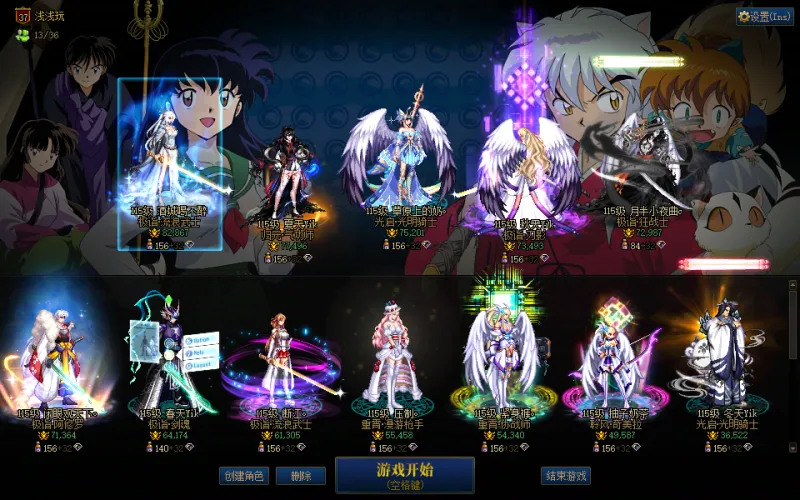
Task: Open the 创建角色 create character screen
Action: pyautogui.click(x=244, y=476)
